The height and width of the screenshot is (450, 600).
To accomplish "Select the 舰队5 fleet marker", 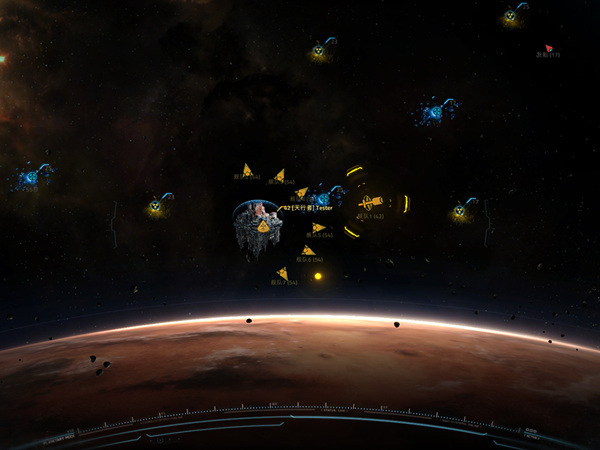I will pos(318,228).
